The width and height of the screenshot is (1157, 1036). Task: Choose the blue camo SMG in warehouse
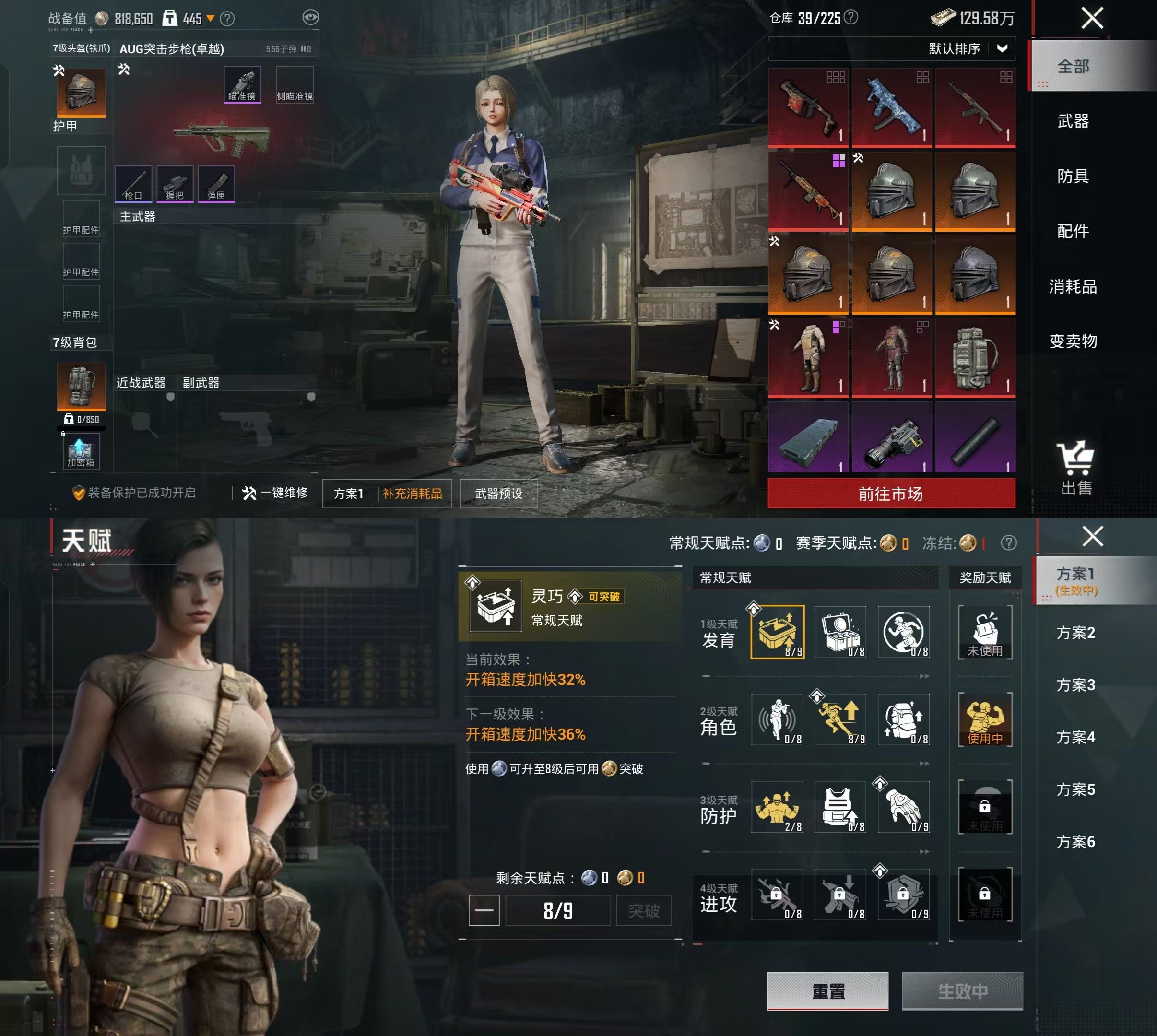coord(891,107)
